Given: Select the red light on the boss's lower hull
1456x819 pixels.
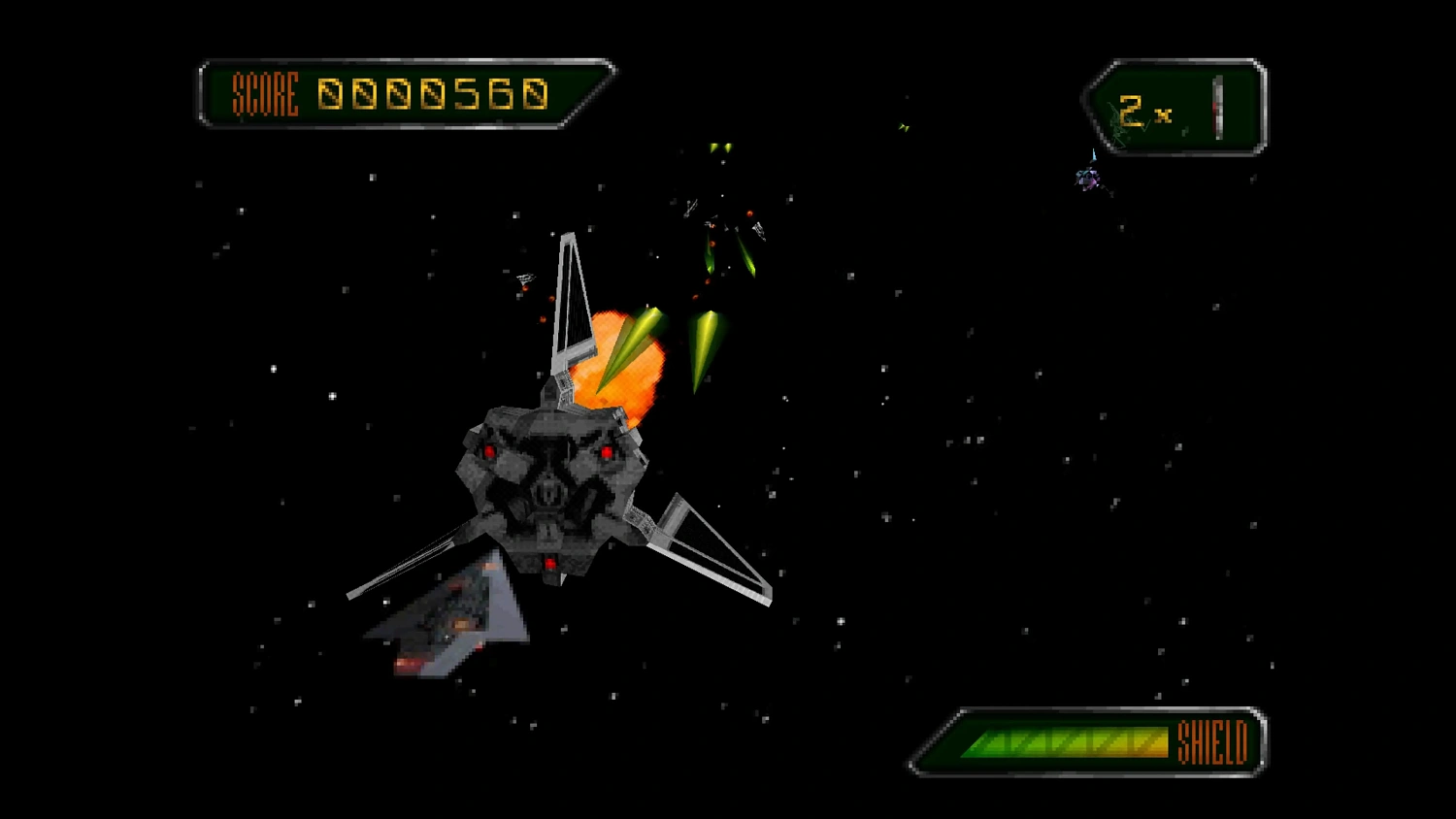Looking at the screenshot, I should coord(550,561).
